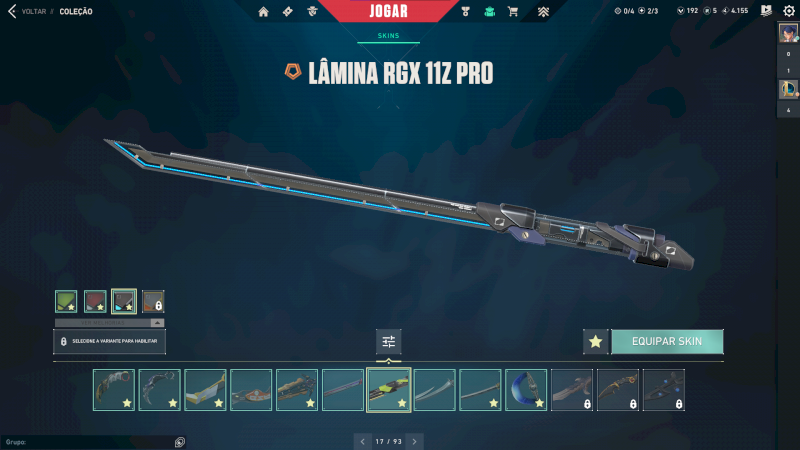This screenshot has height=450, width=800.
Task: Choose the locked fourth color variant
Action: [153, 301]
